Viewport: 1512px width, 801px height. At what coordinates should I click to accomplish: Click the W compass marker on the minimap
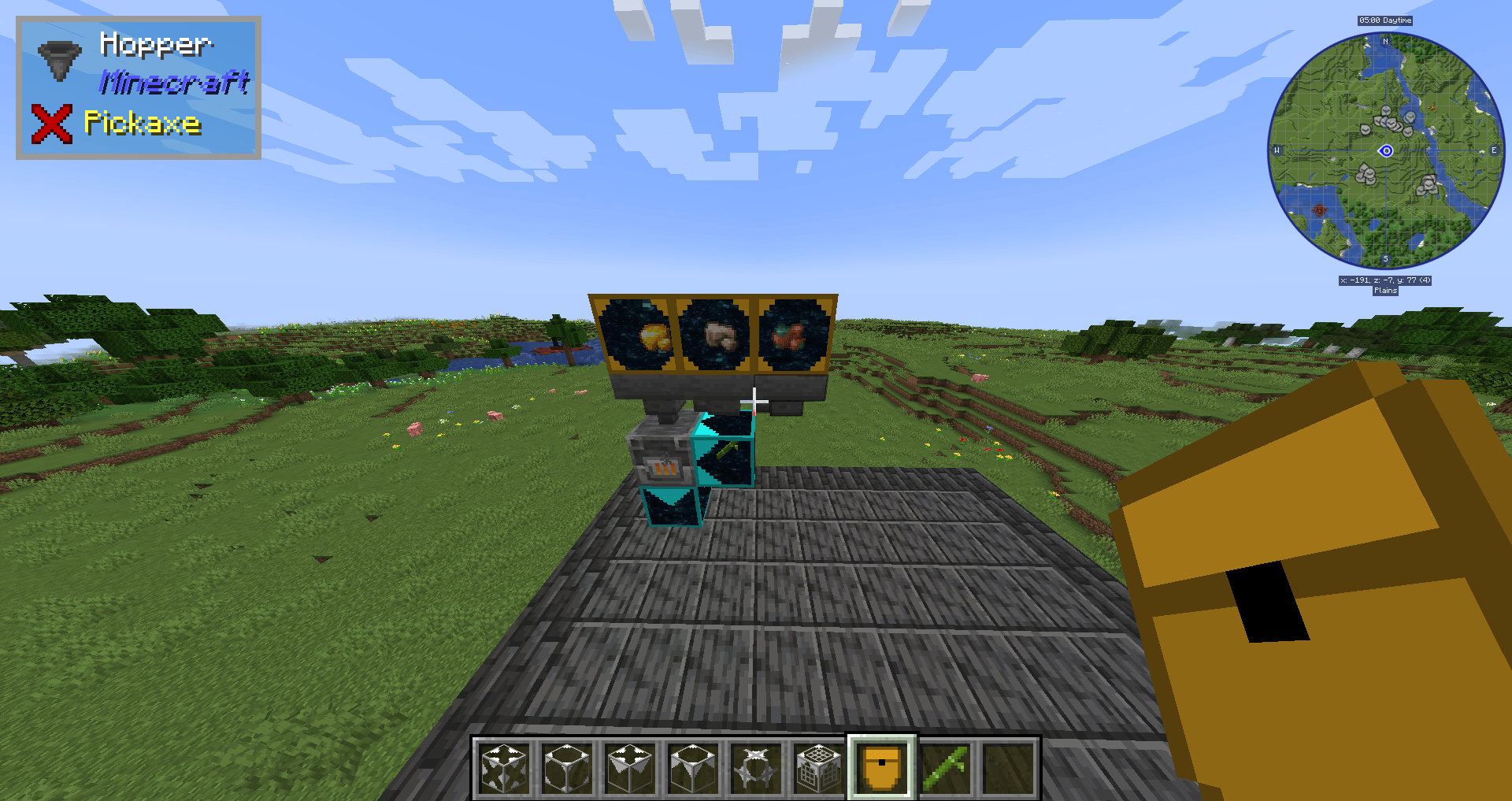click(x=1277, y=150)
